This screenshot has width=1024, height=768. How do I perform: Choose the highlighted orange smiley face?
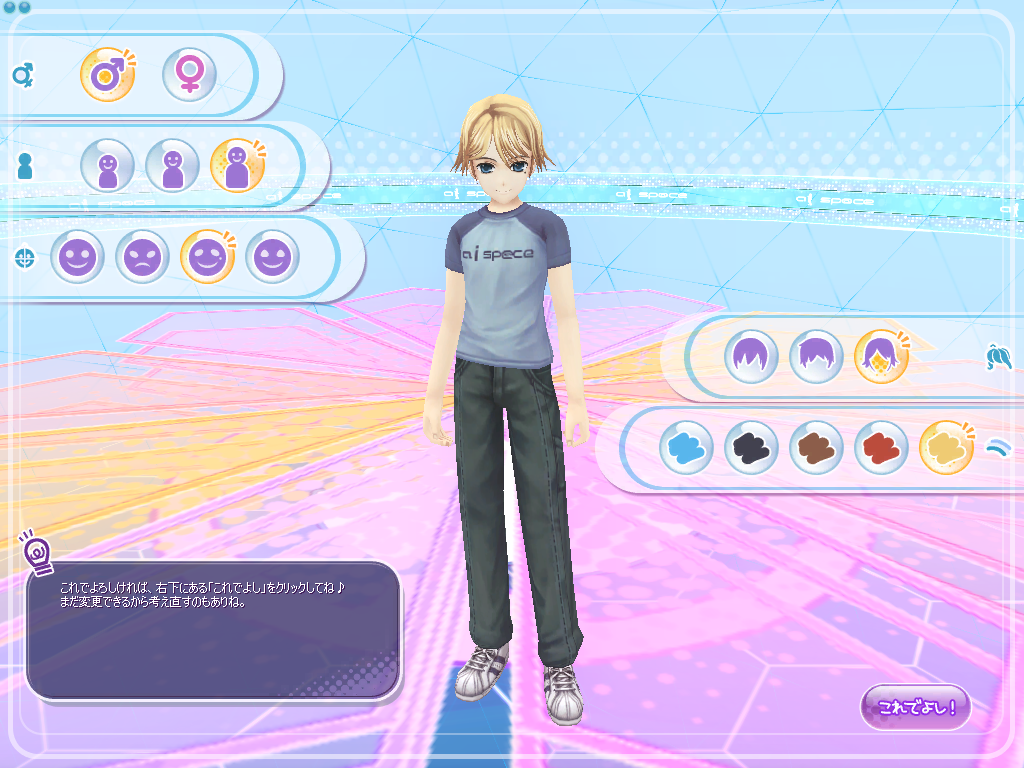[x=207, y=257]
